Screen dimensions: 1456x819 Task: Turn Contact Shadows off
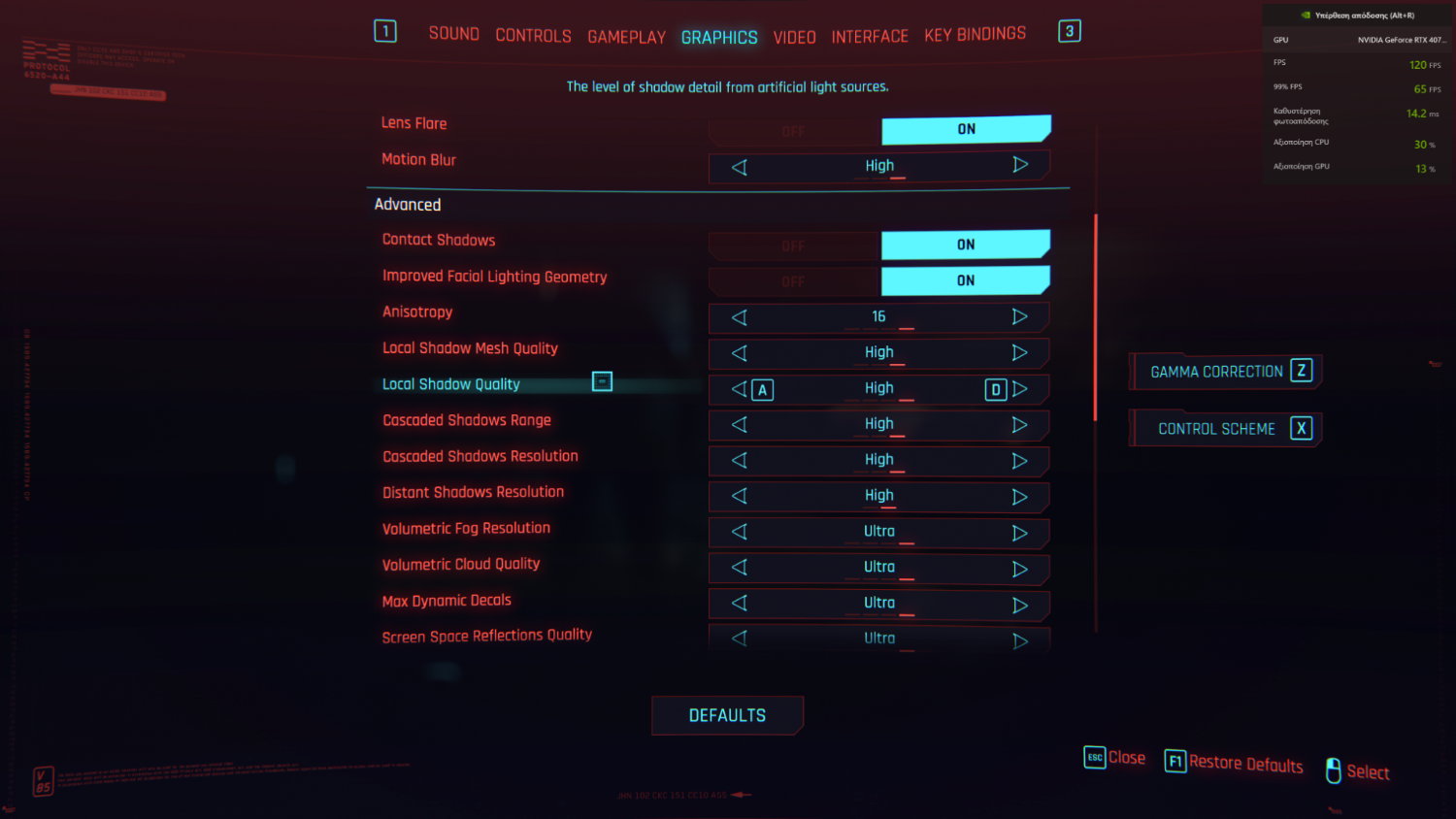794,246
